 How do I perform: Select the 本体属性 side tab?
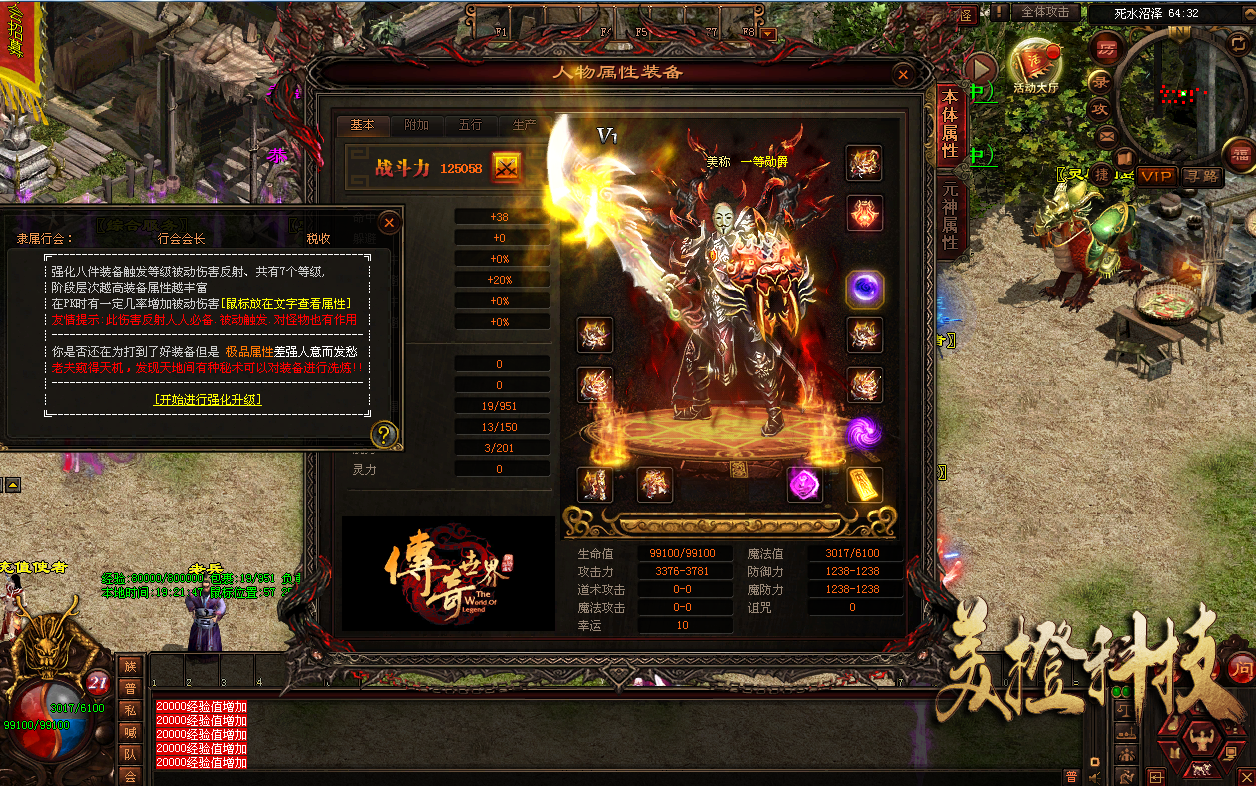[x=950, y=124]
